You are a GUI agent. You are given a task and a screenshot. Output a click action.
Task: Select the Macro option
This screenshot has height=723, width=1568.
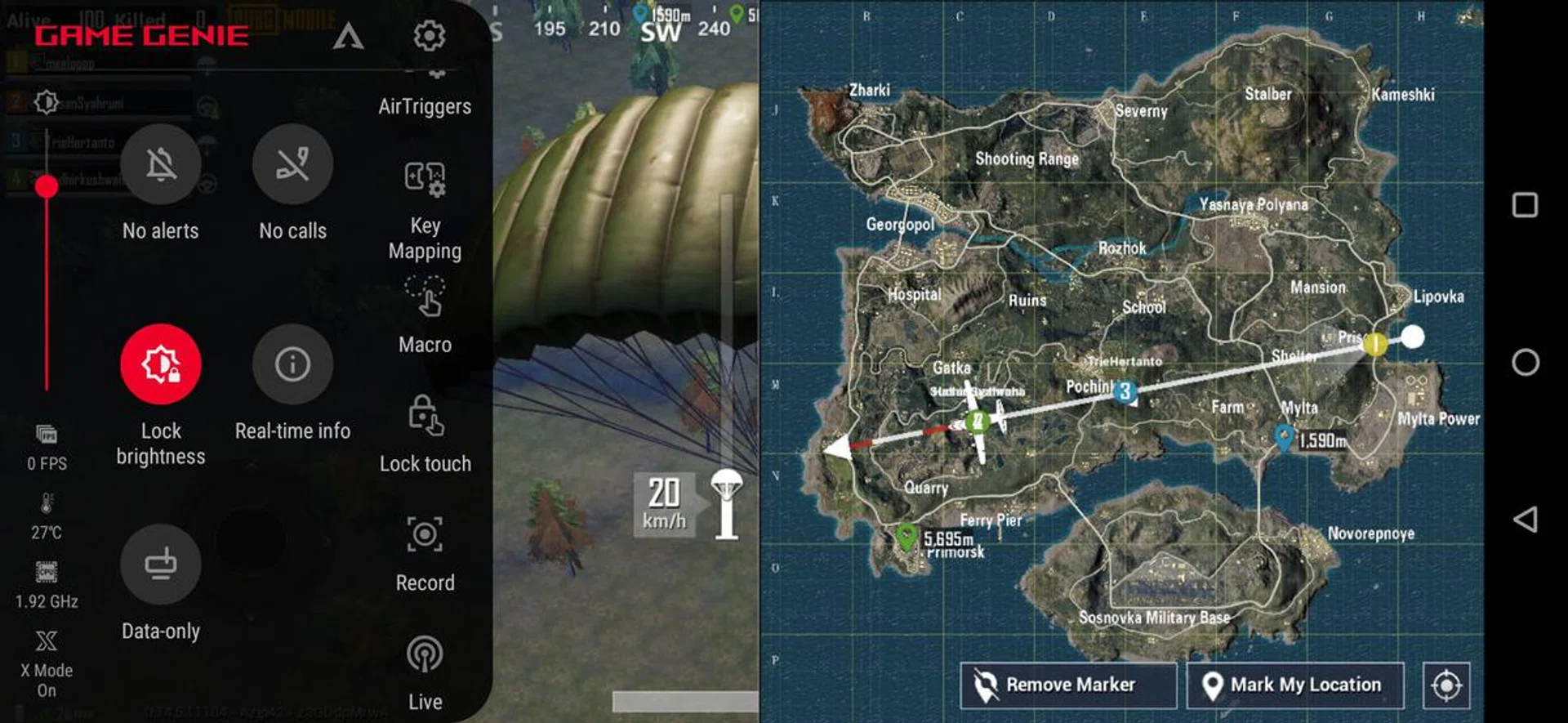coord(425,297)
